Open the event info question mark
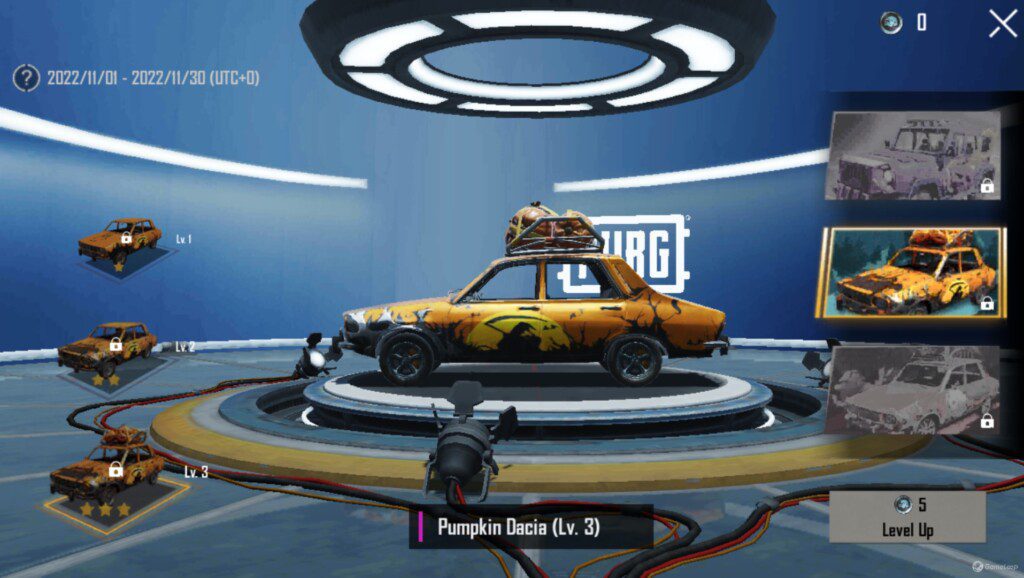This screenshot has width=1024, height=578. click(26, 78)
